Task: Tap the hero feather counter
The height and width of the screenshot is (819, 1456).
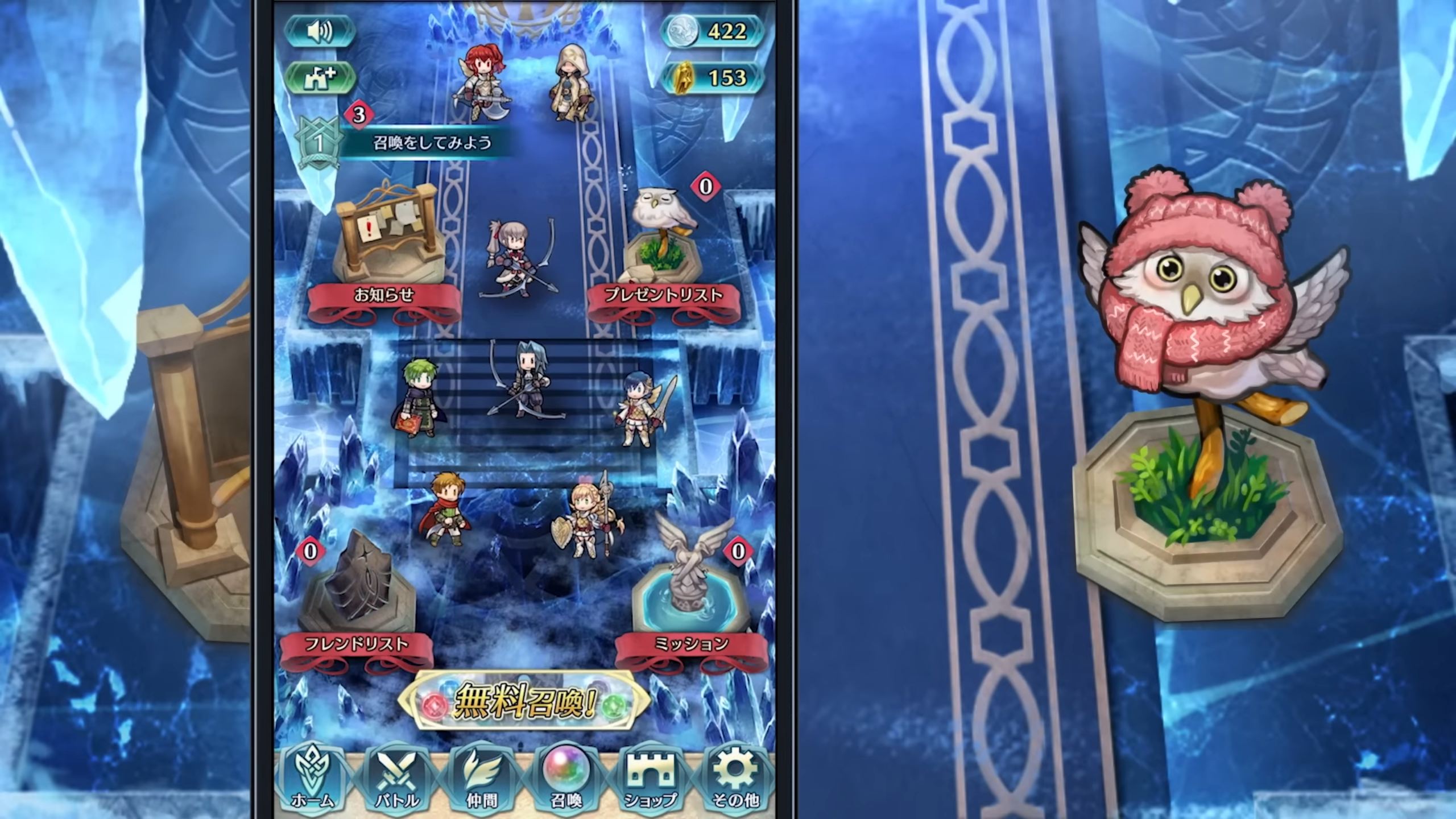Action: click(711, 77)
